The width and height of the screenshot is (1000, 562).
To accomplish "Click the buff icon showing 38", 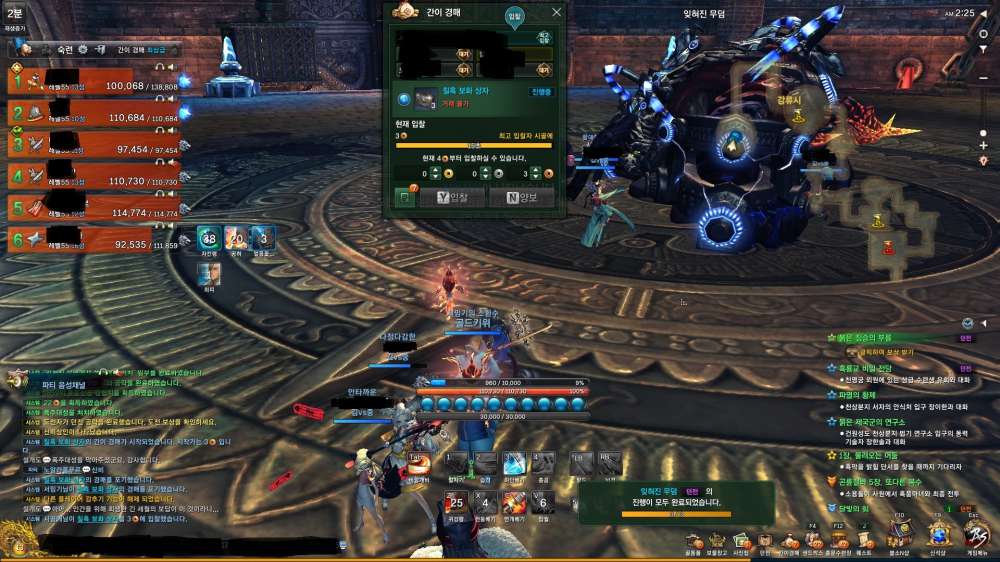I will pos(208,237).
